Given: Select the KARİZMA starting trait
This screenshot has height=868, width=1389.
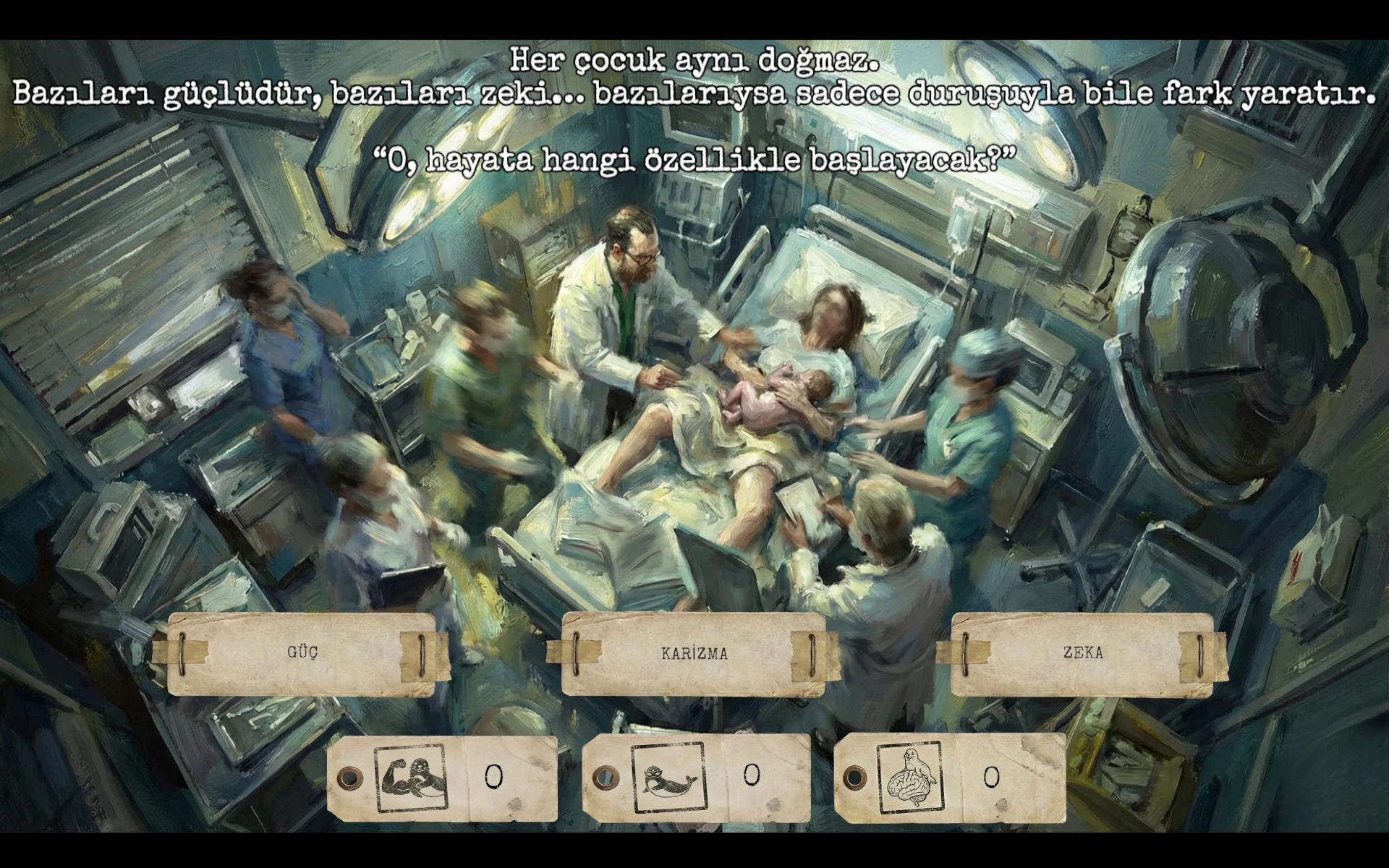Looking at the screenshot, I should point(694,654).
